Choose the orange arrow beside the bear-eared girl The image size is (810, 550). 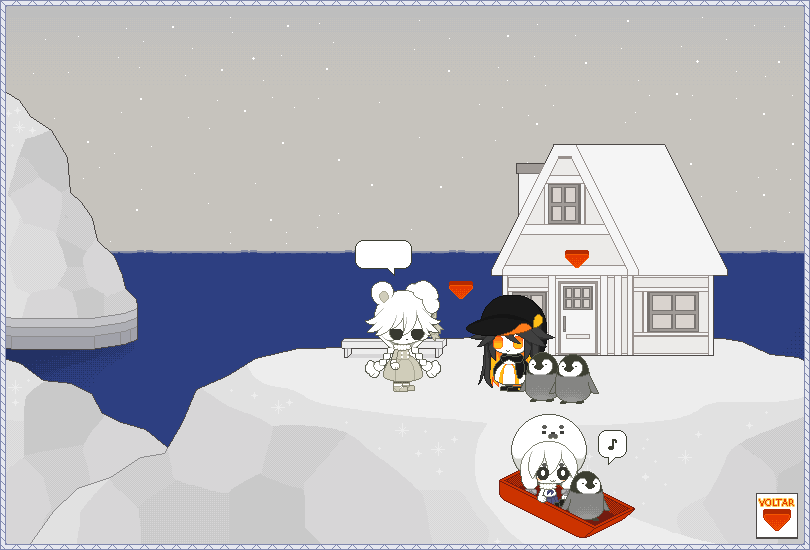point(461,290)
